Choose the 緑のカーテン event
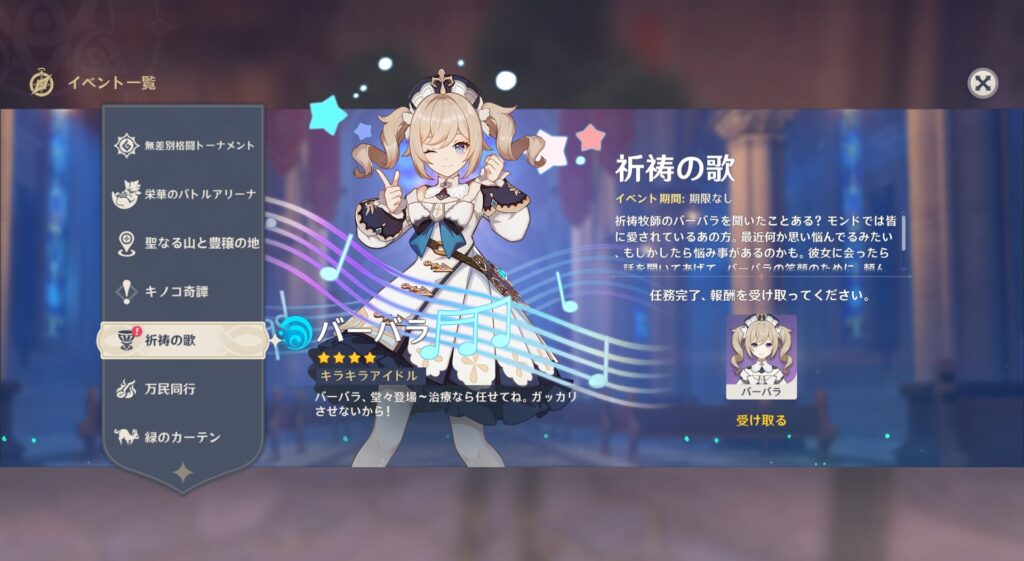Viewport: 1024px width, 561px height. point(184,437)
